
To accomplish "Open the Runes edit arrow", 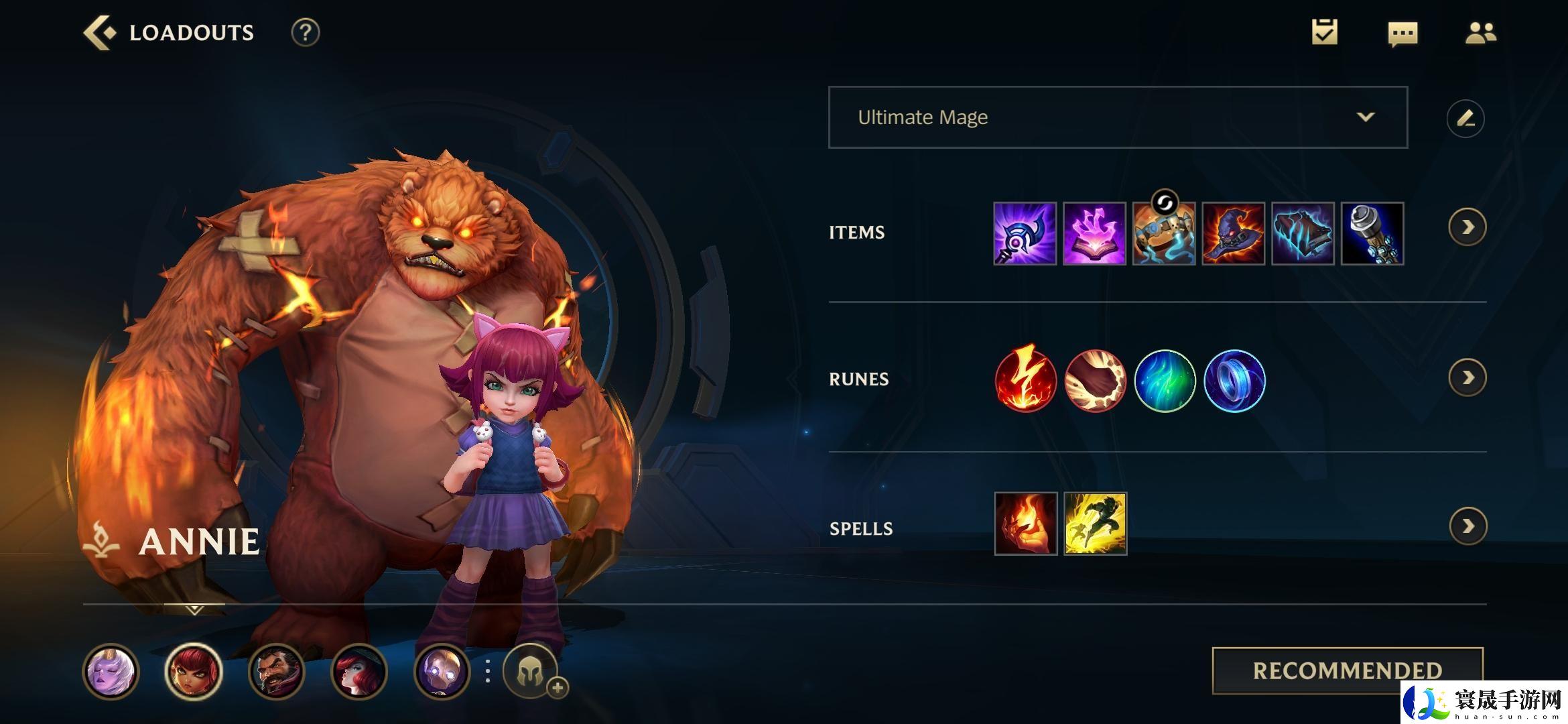I will tap(1467, 378).
